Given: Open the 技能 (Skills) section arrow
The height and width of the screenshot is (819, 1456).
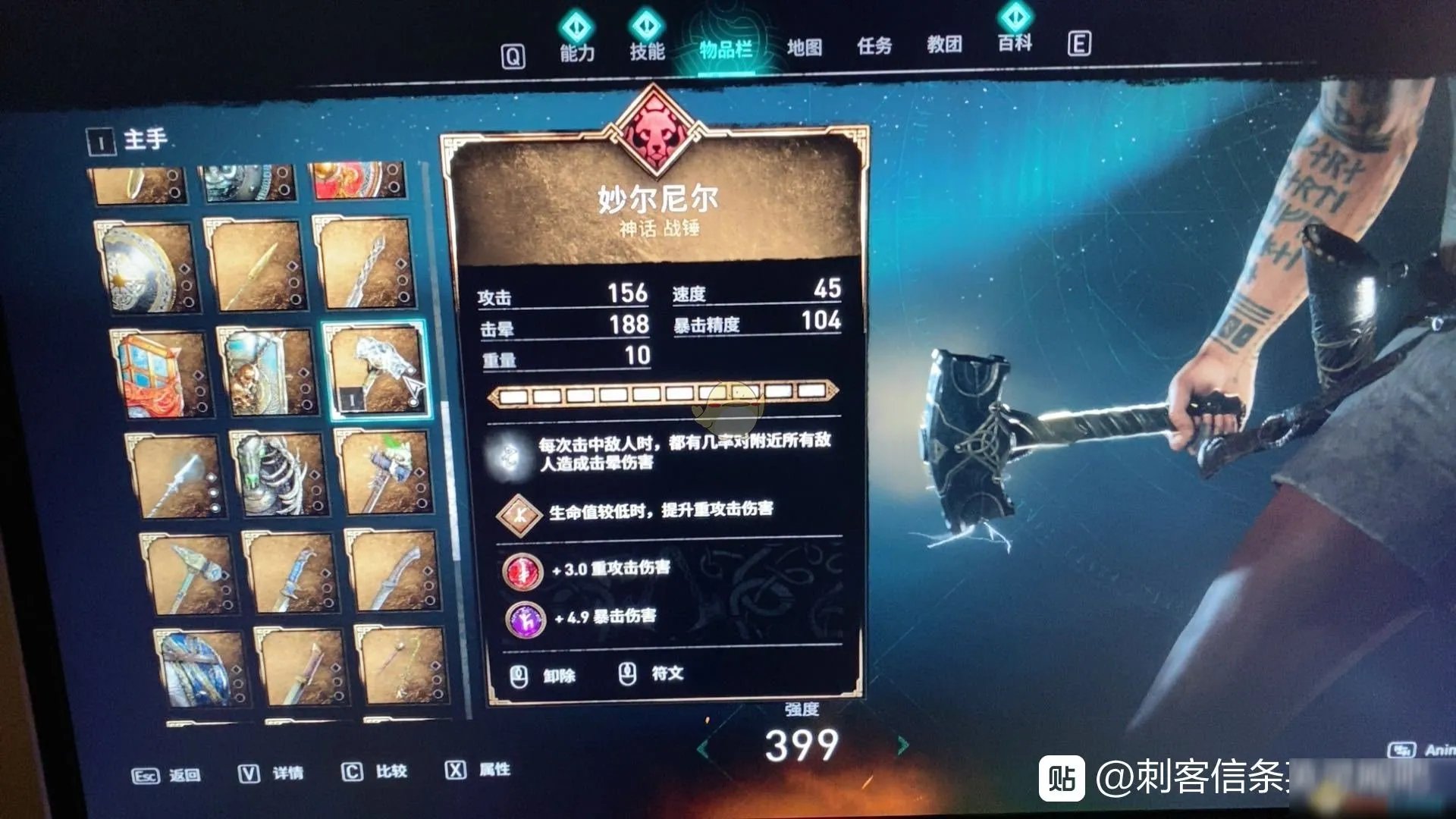Looking at the screenshot, I should pyautogui.click(x=646, y=24).
